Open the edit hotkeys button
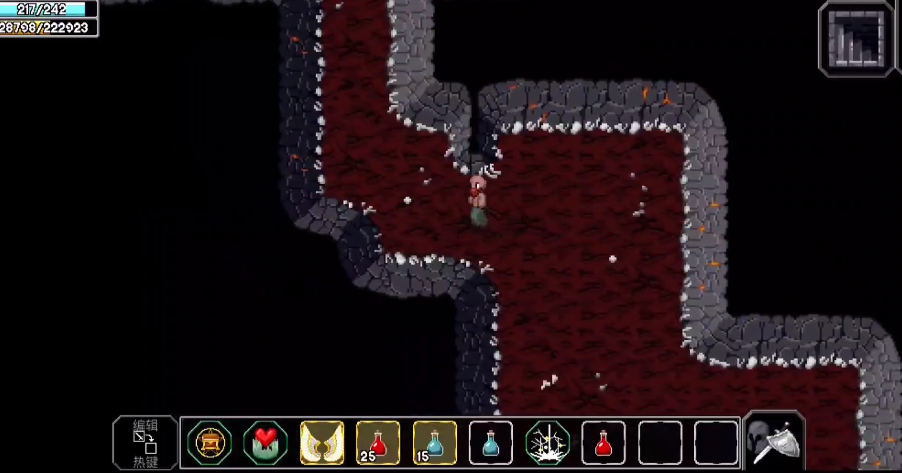The width and height of the screenshot is (902, 473). pyautogui.click(x=145, y=443)
